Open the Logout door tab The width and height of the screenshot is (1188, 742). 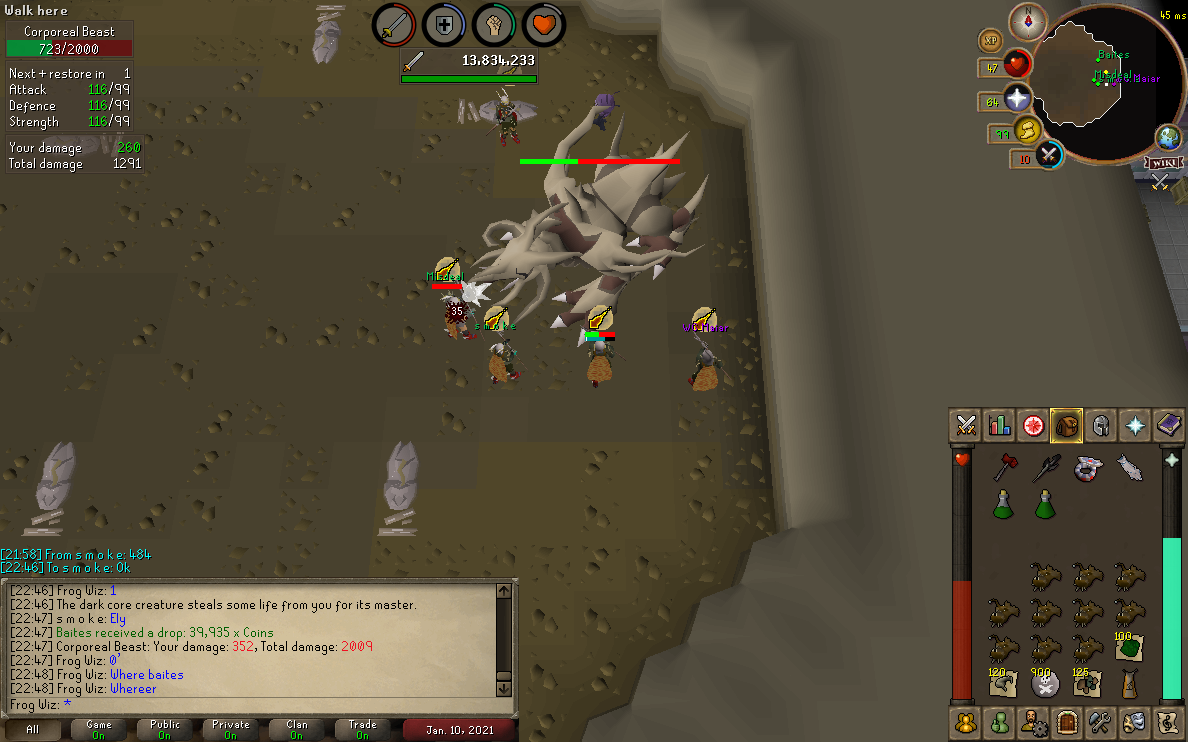(1067, 721)
